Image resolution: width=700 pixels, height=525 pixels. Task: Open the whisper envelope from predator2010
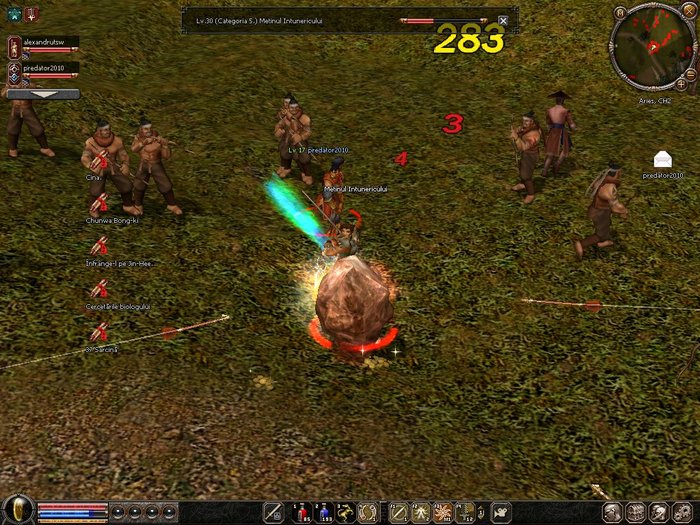[662, 159]
